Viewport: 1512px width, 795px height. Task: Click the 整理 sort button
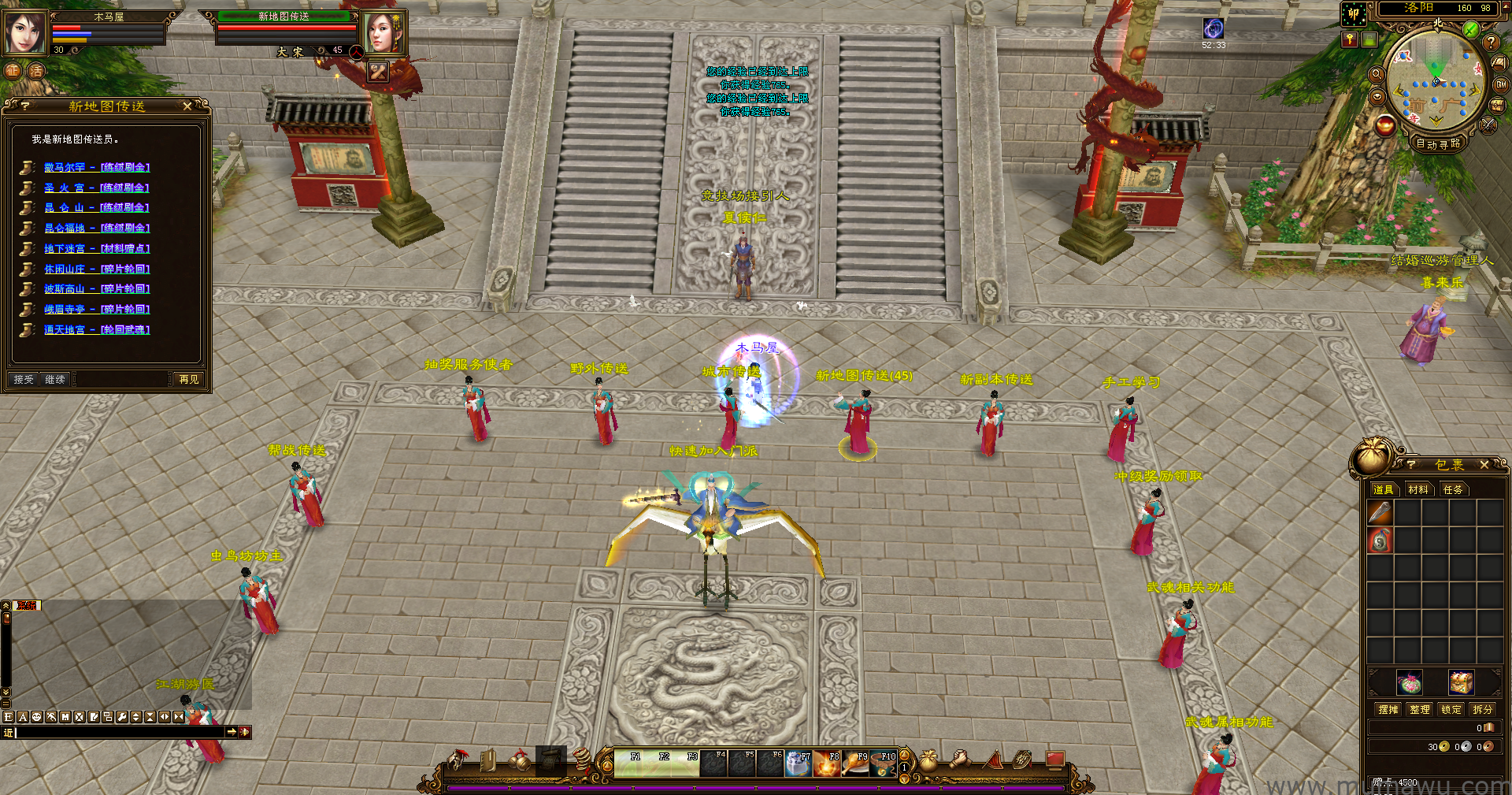pos(1420,709)
